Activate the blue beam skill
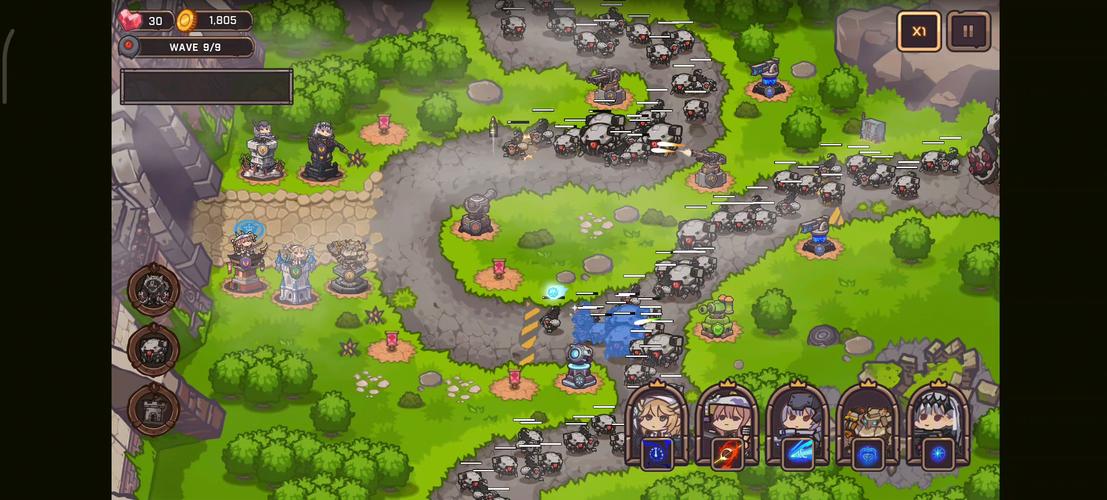The height and width of the screenshot is (500, 1107). click(x=798, y=453)
